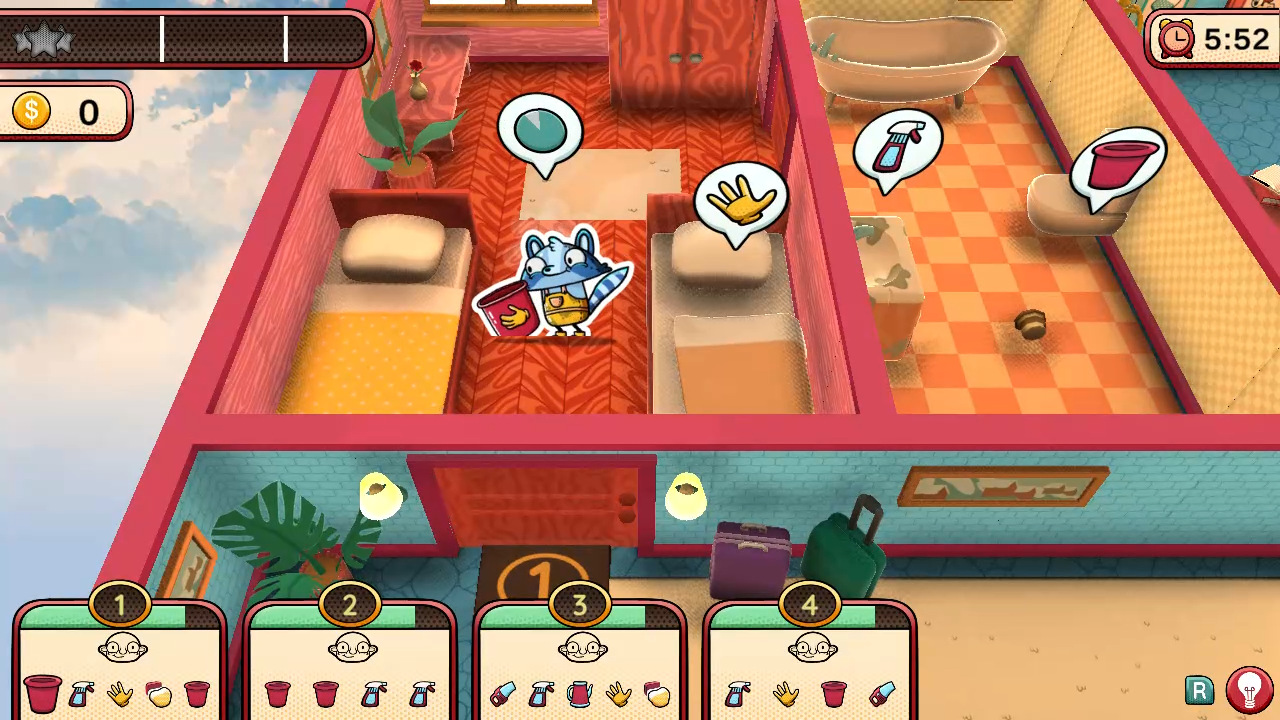
Task: Click the glove speech bubble above the bed
Action: 741,198
